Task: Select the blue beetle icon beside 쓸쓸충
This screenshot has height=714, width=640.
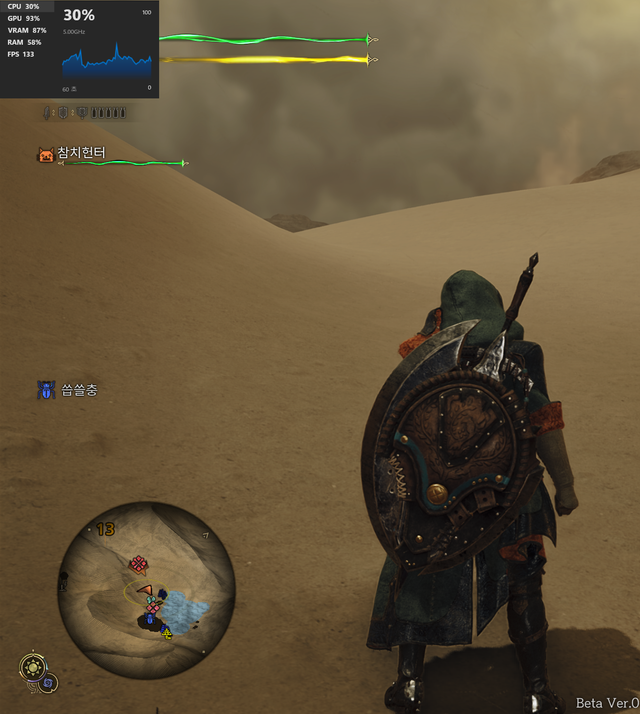Action: pyautogui.click(x=47, y=390)
